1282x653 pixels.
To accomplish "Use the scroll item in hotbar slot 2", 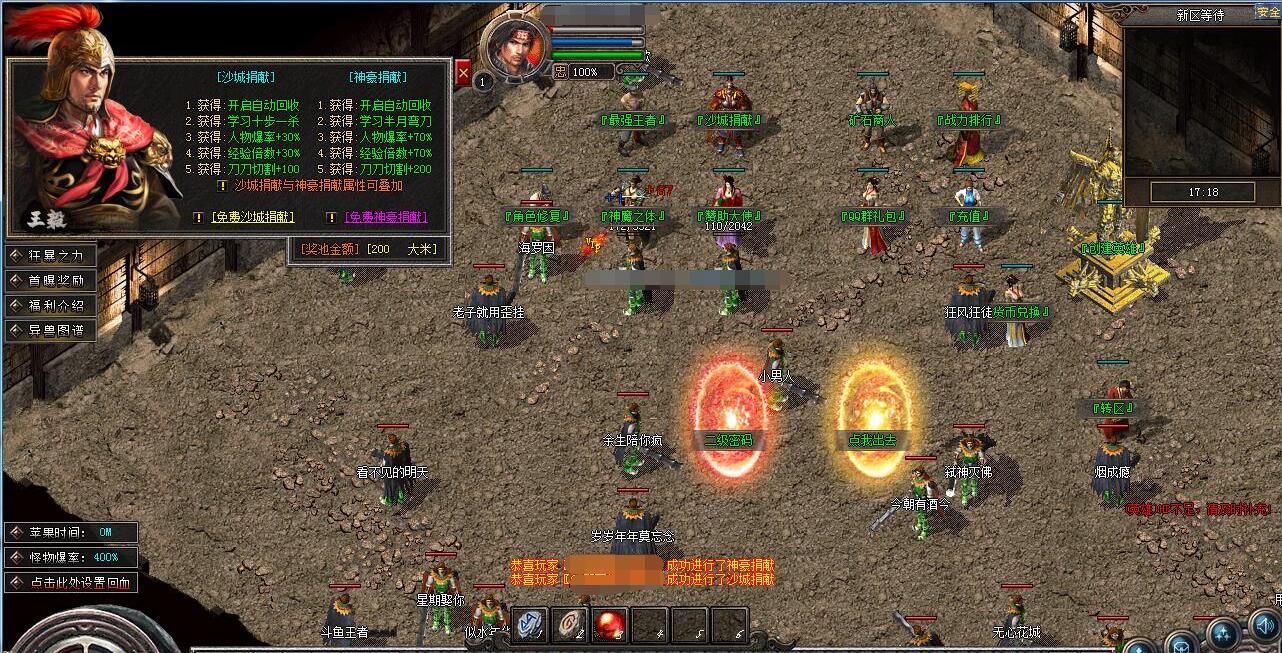I will (x=570, y=624).
